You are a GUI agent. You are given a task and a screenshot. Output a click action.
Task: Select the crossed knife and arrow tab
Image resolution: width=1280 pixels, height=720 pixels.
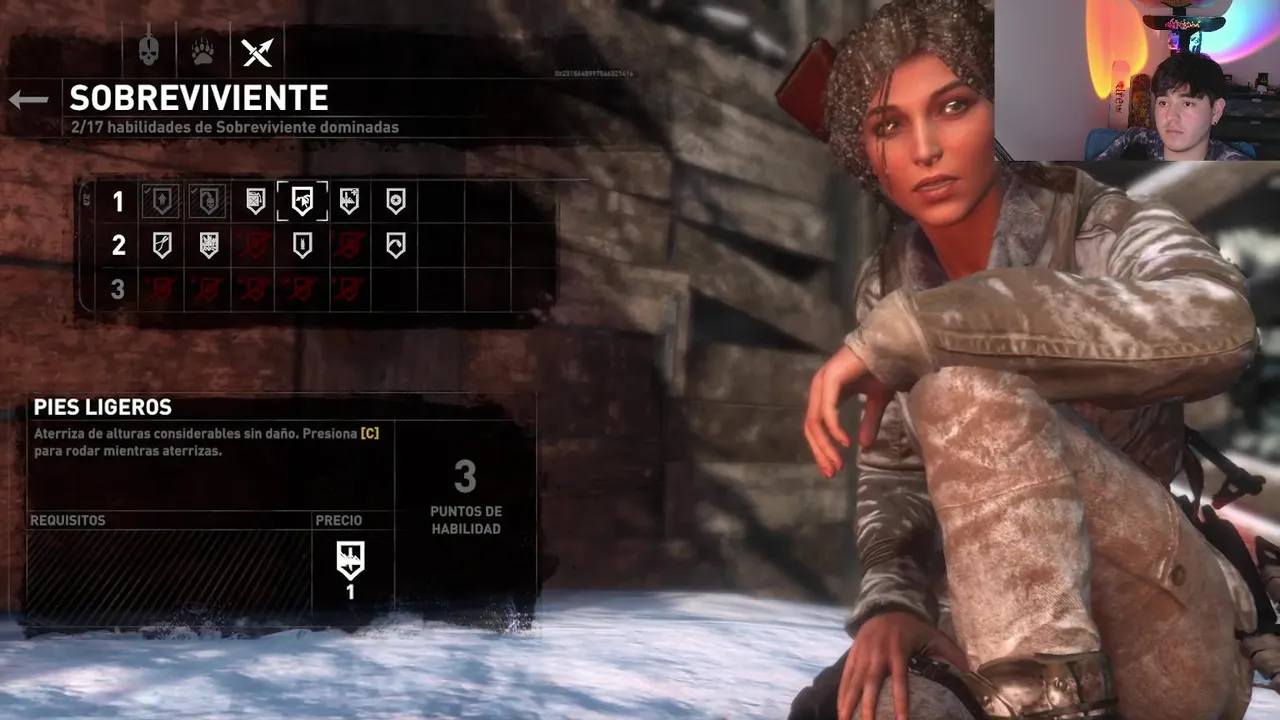coord(257,52)
